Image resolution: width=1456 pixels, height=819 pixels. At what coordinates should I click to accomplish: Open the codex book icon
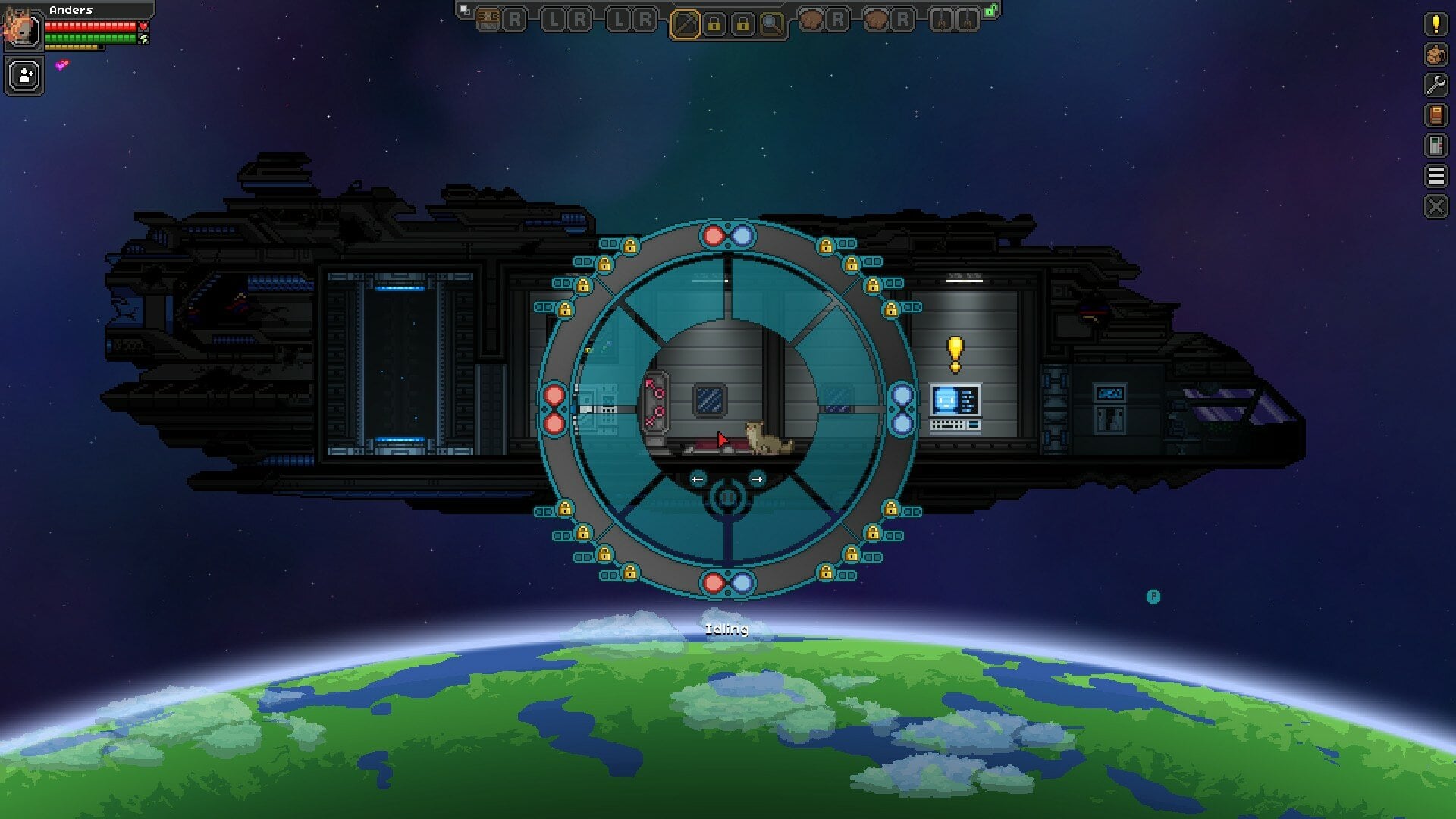[1436, 114]
